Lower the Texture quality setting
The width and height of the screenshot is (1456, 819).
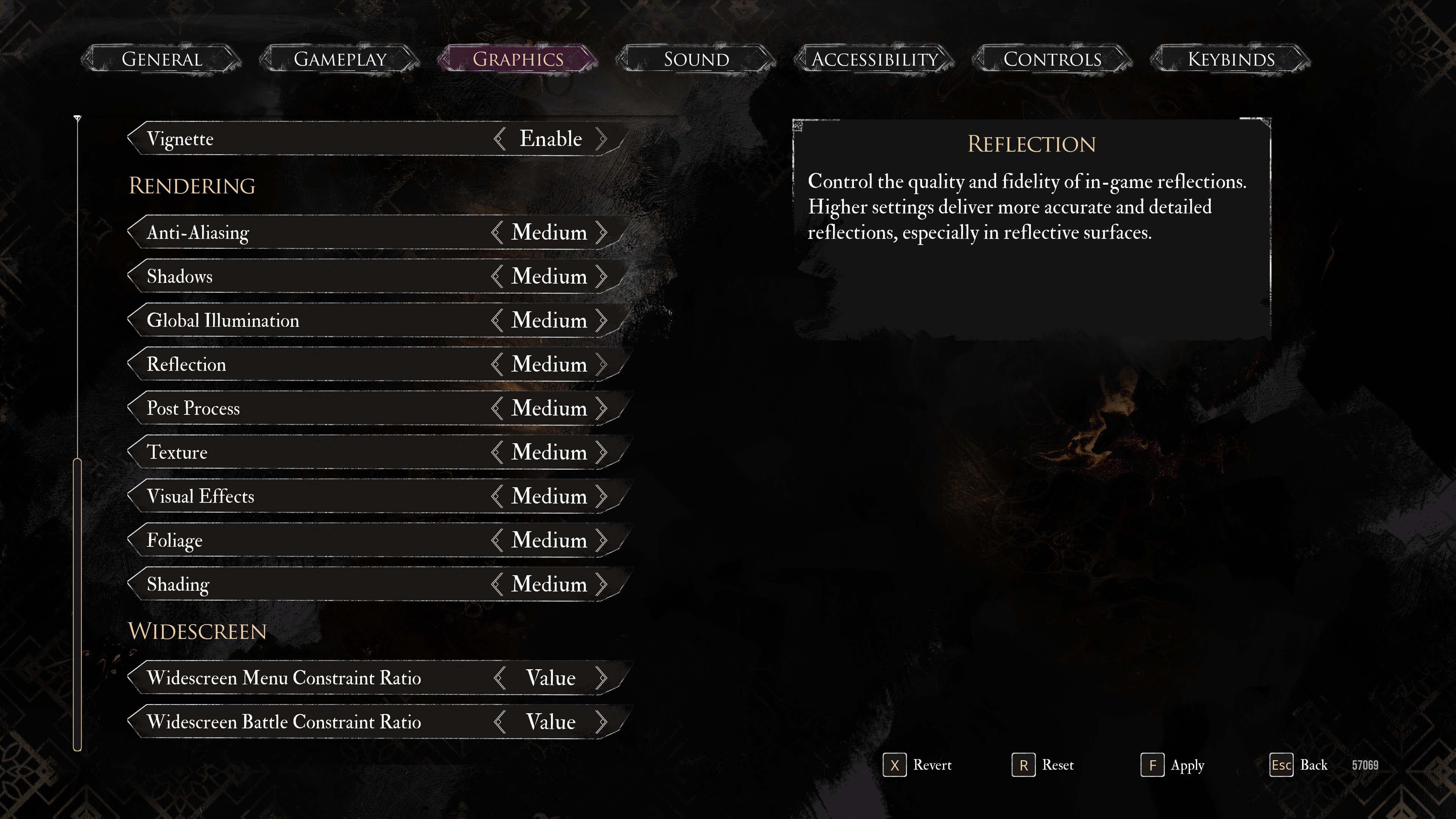coord(497,452)
